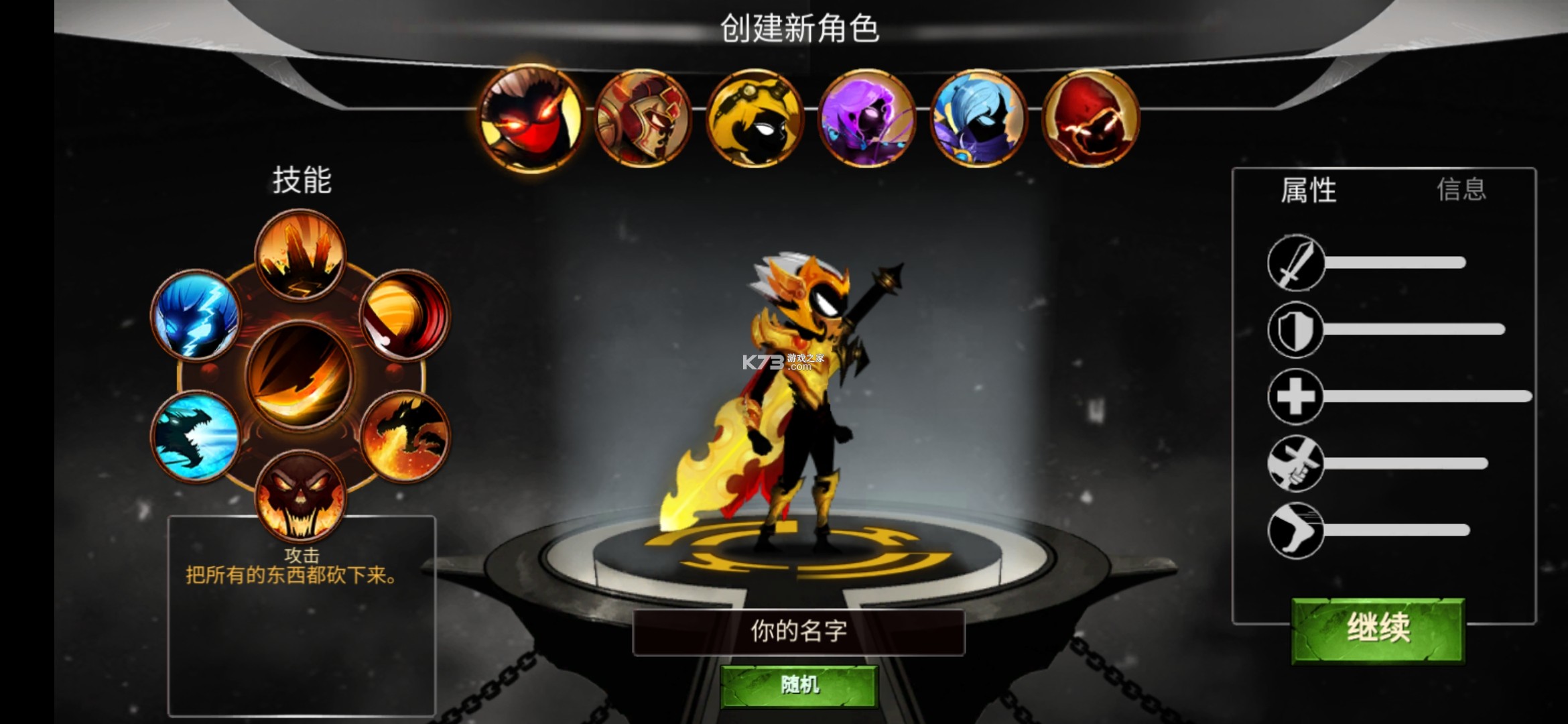Click the critical strike attribute icon
1568x724 pixels.
click(x=1296, y=463)
